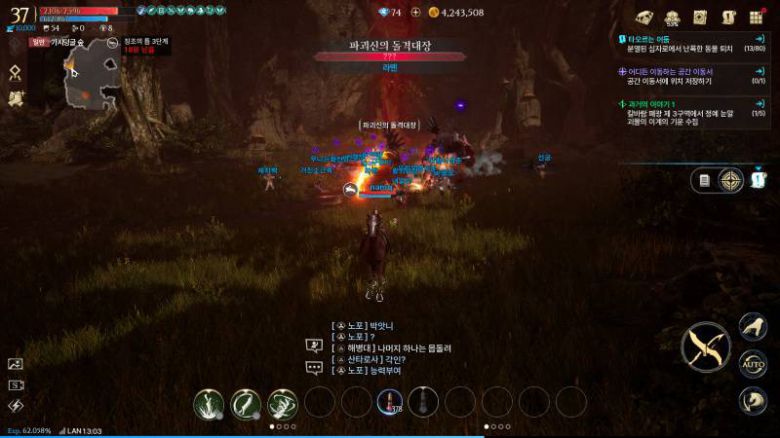Use the red potion hotbar slot
780x438 pixels.
(389, 402)
